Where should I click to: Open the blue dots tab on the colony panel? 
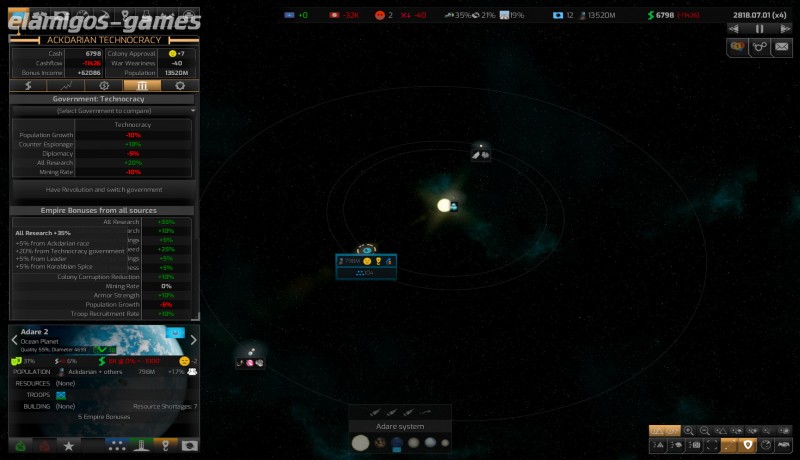point(117,445)
